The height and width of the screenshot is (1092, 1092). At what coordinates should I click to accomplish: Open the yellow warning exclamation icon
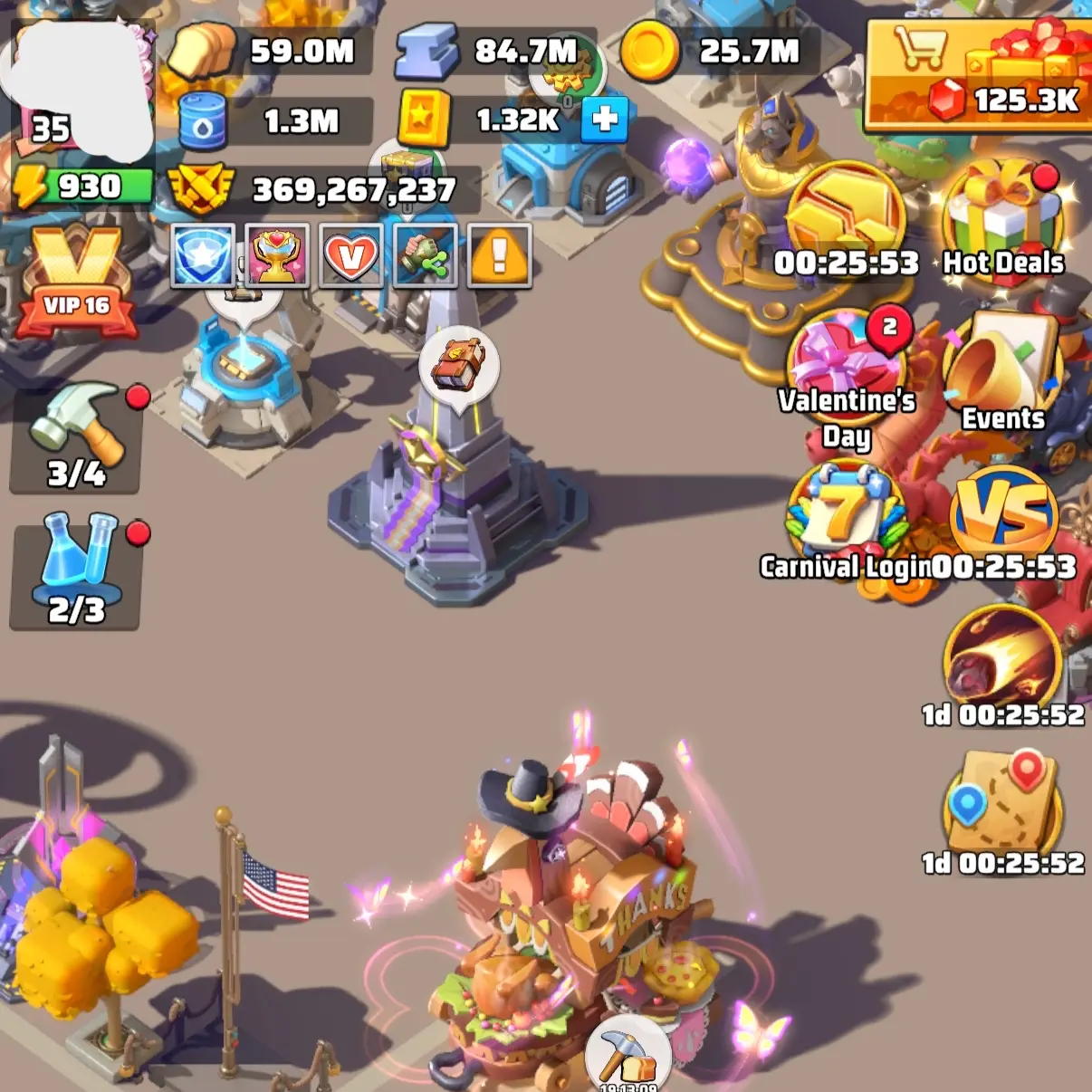[500, 257]
